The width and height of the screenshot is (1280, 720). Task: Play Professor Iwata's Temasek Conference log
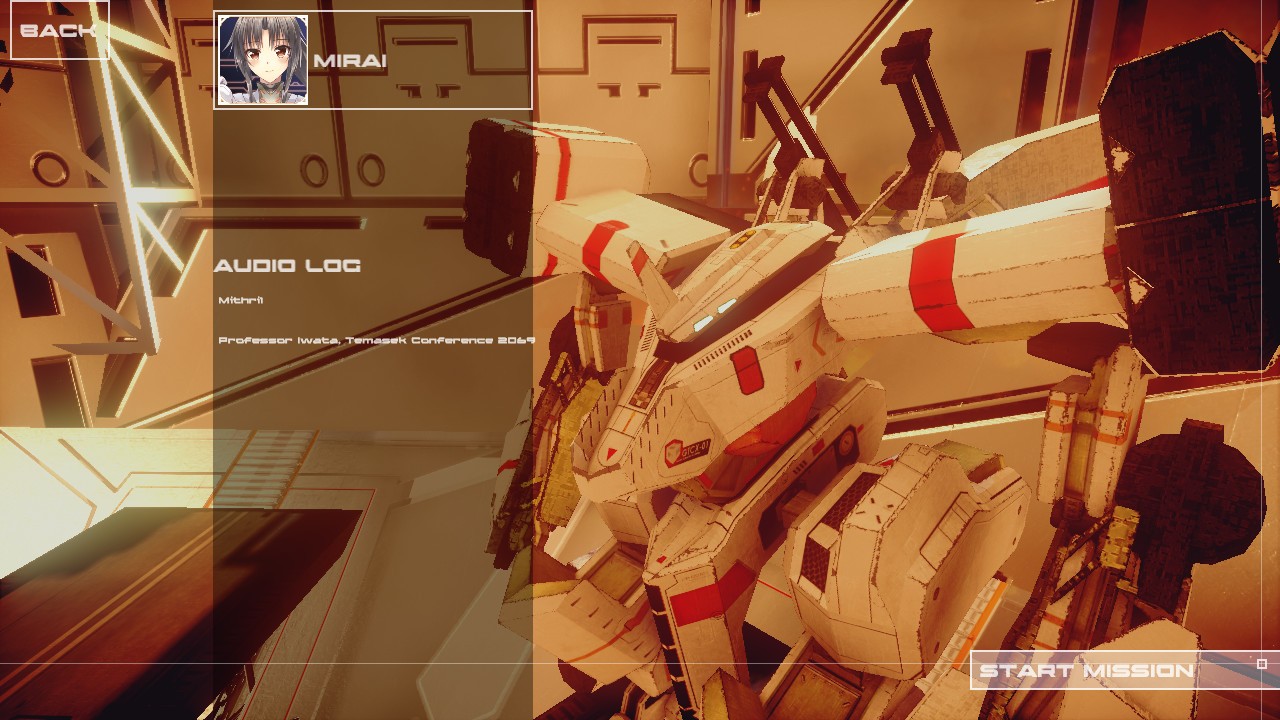(x=376, y=340)
